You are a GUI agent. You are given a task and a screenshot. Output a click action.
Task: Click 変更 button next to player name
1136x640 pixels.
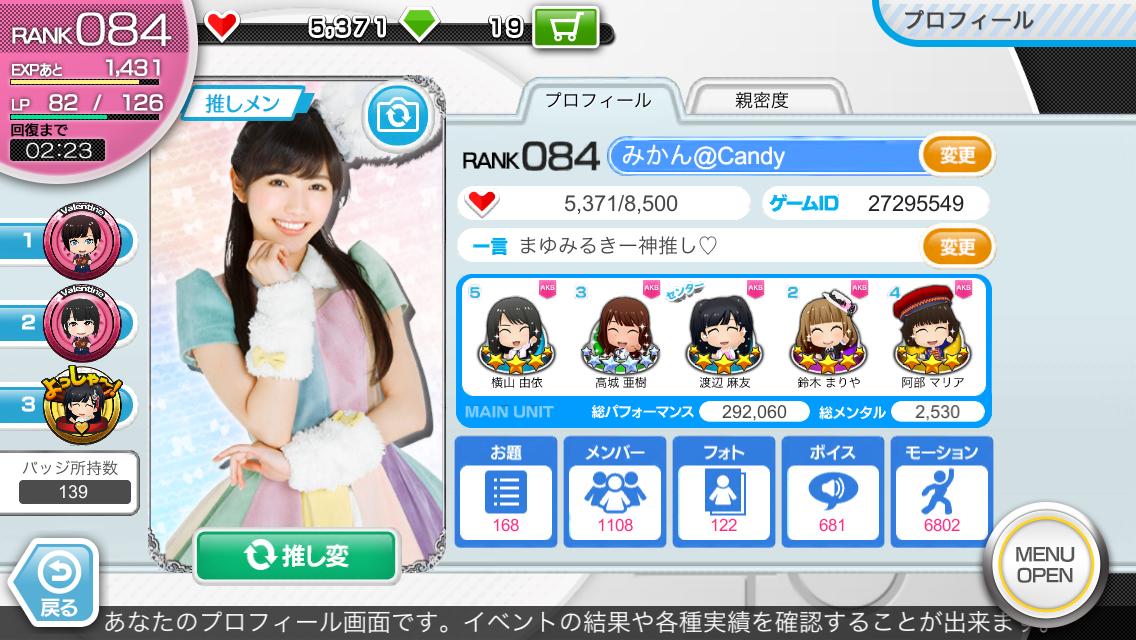tap(956, 155)
